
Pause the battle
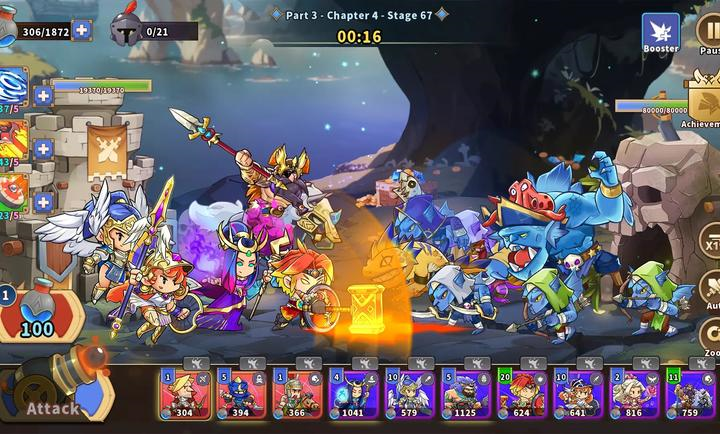[x=709, y=33]
